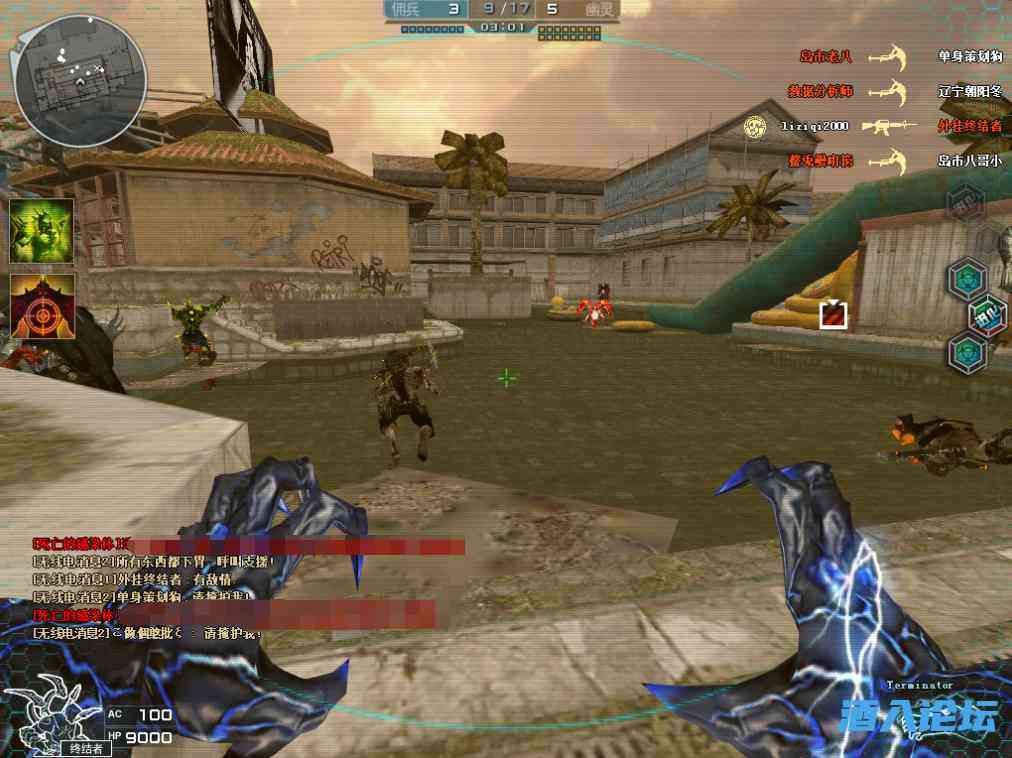Trigger the red crosshair skill icon

tap(42, 306)
